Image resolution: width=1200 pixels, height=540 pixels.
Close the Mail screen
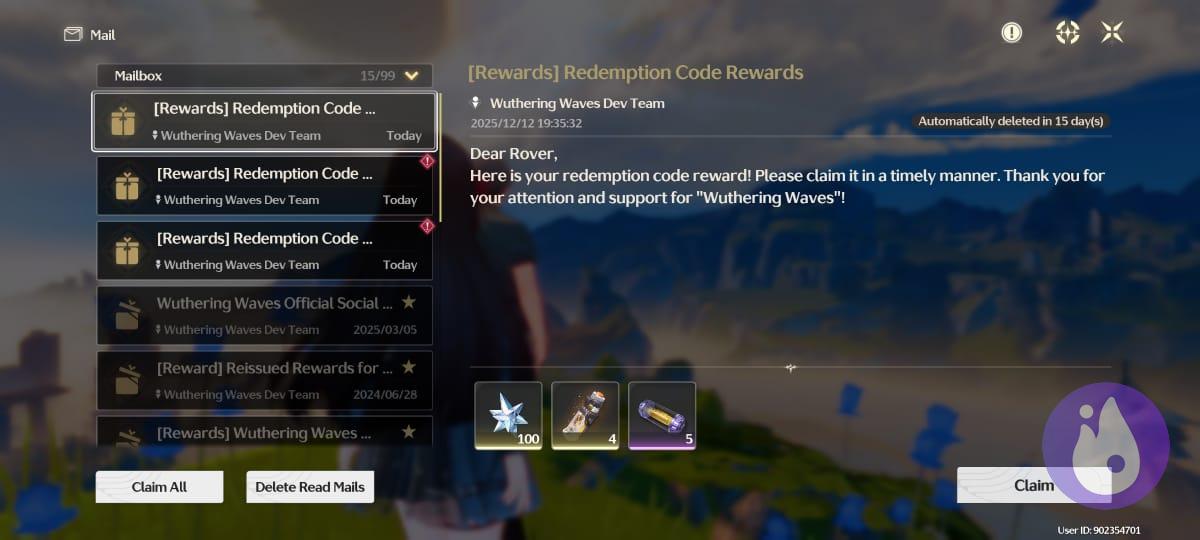[x=1112, y=33]
